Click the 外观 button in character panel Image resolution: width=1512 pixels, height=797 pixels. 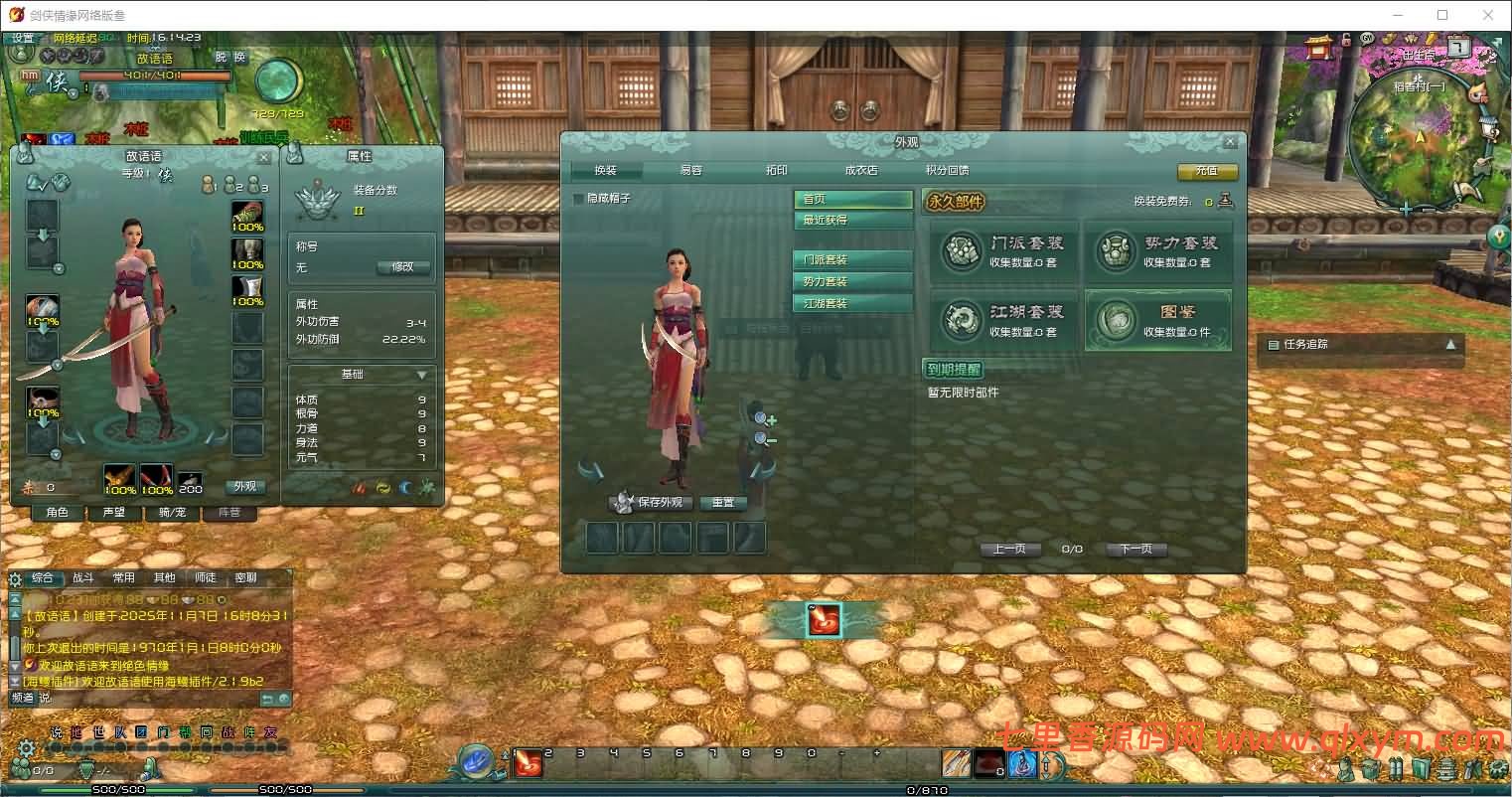(x=244, y=487)
